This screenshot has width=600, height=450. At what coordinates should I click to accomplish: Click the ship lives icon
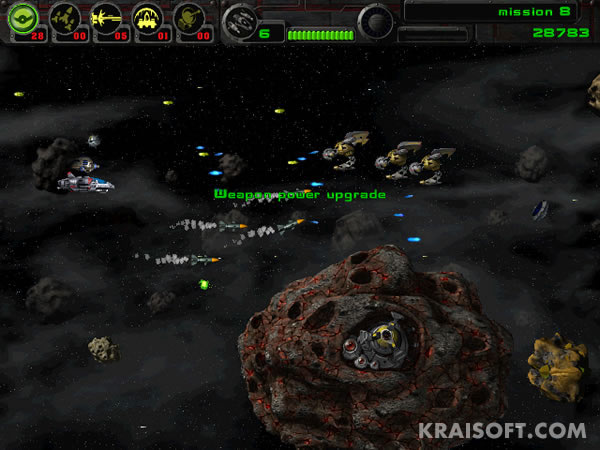(239, 20)
